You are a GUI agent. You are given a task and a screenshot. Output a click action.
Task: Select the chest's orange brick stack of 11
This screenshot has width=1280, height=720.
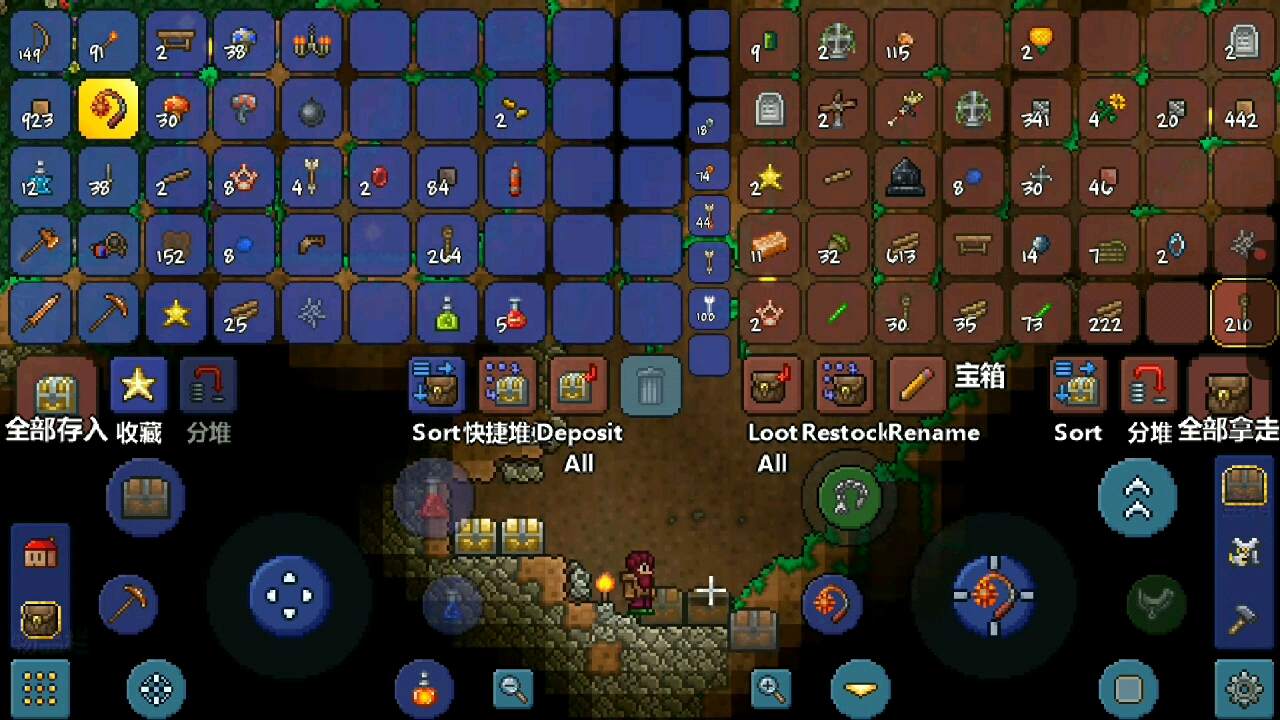[x=770, y=245]
